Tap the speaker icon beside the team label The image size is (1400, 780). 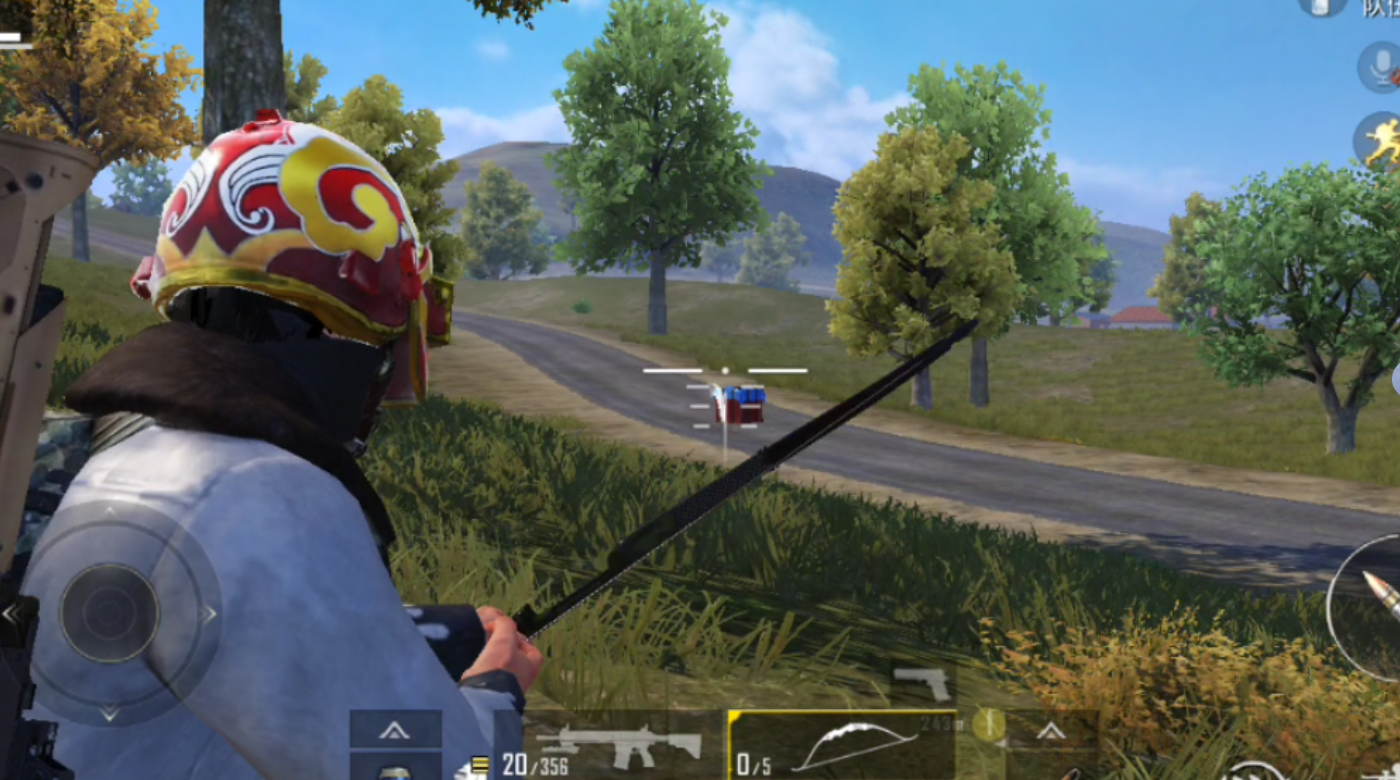click(x=1322, y=6)
